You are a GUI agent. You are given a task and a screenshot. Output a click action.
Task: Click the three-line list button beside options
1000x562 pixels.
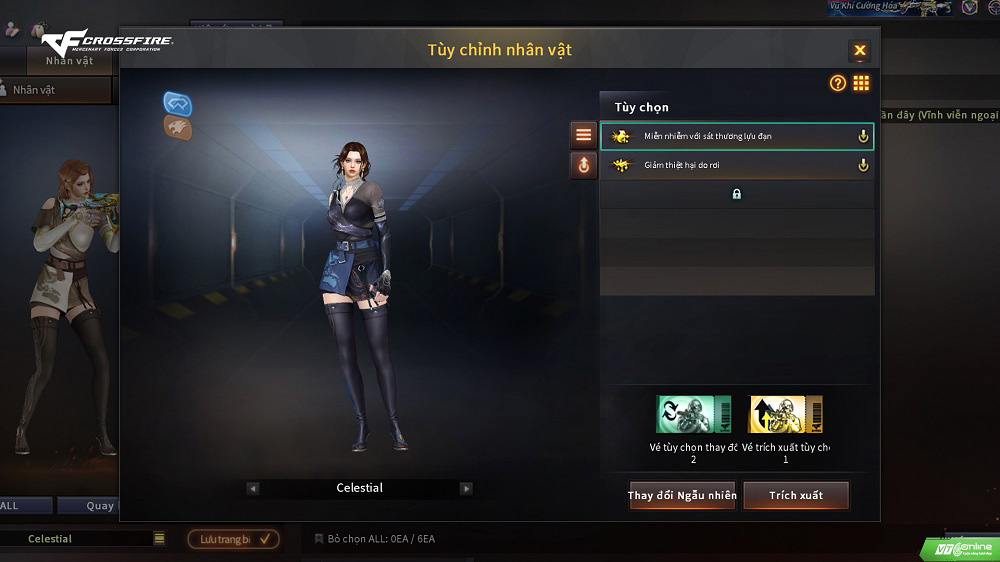583,135
